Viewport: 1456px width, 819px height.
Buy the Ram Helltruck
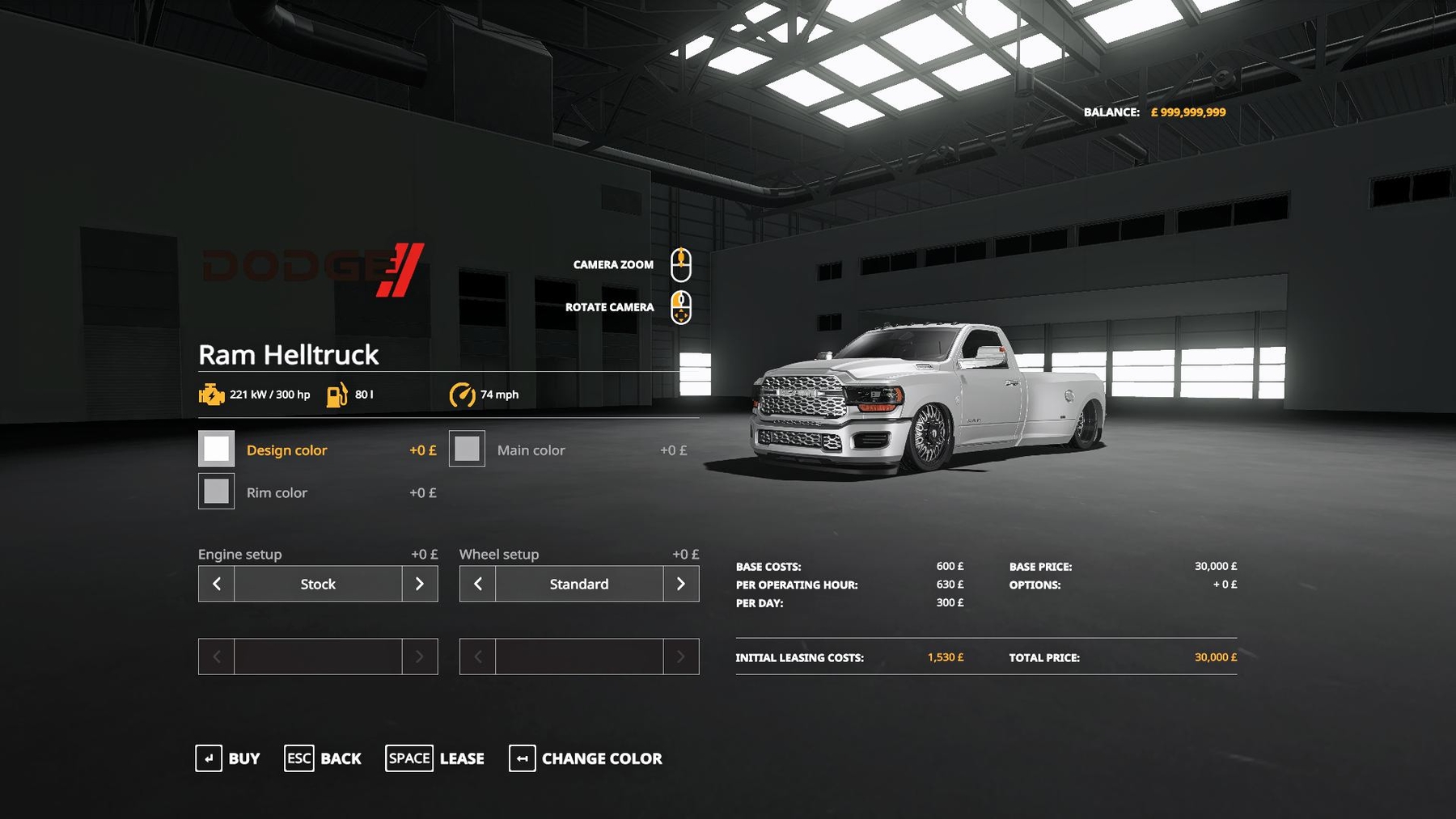pyautogui.click(x=228, y=758)
